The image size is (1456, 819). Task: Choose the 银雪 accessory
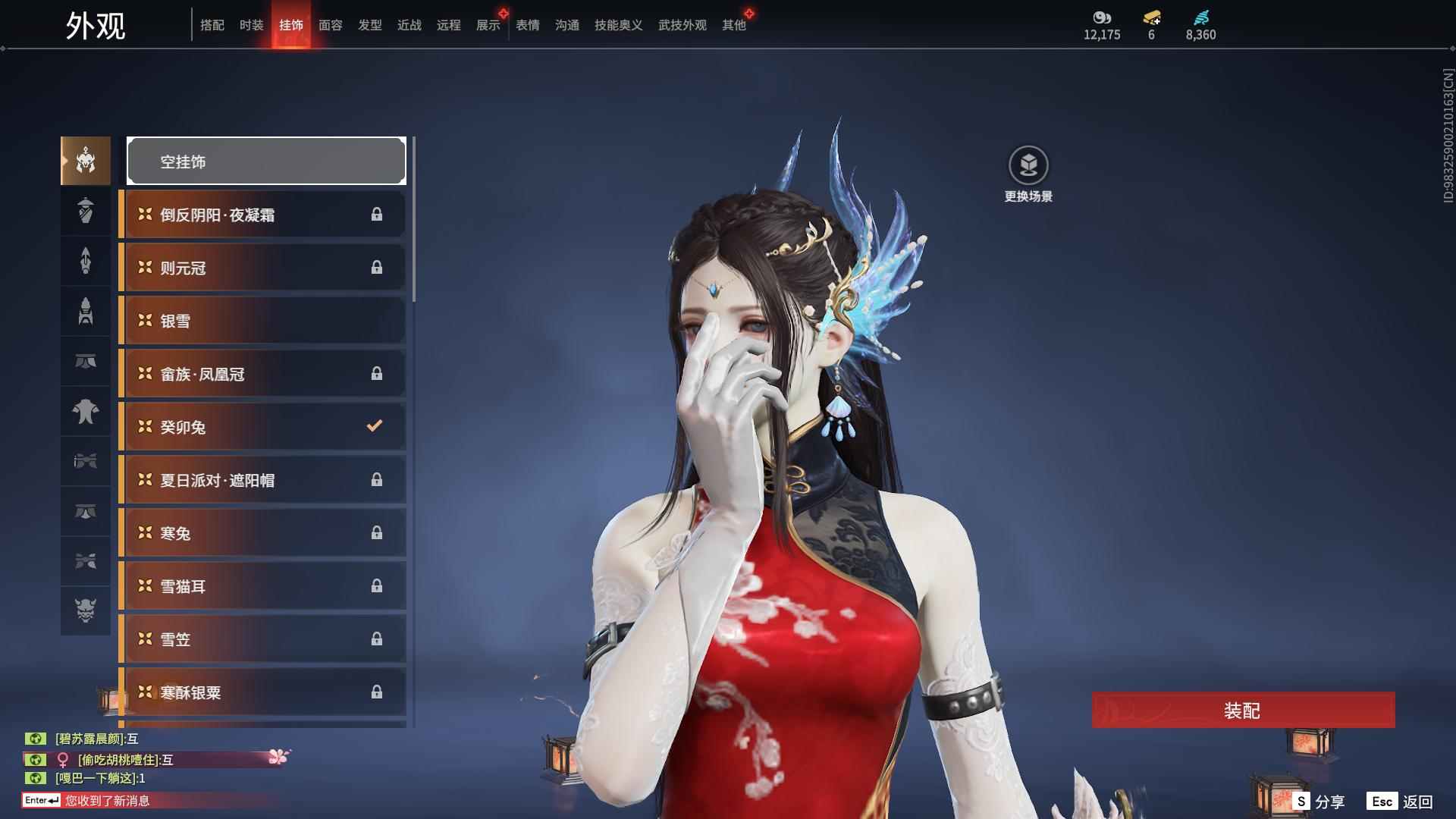263,321
